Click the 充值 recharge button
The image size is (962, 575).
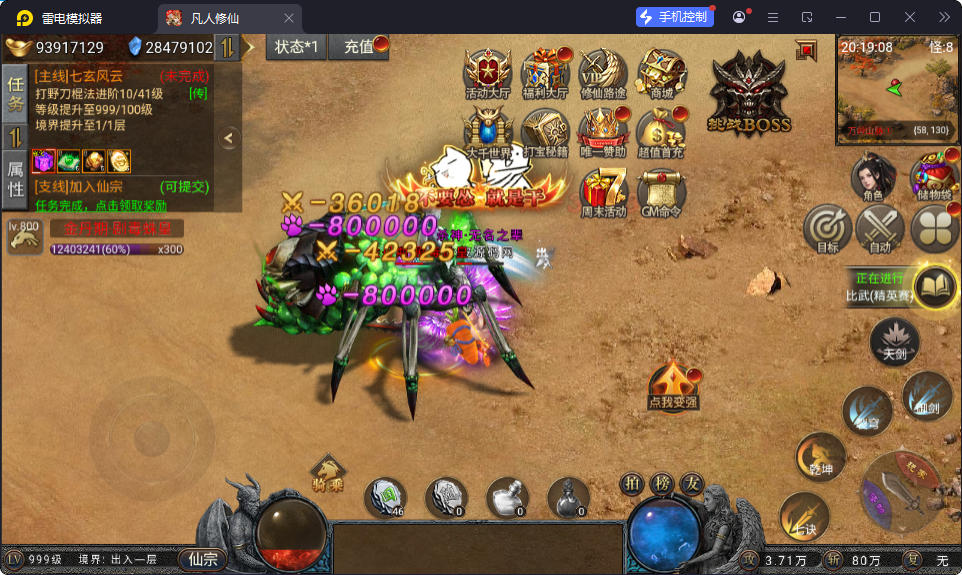[x=362, y=47]
